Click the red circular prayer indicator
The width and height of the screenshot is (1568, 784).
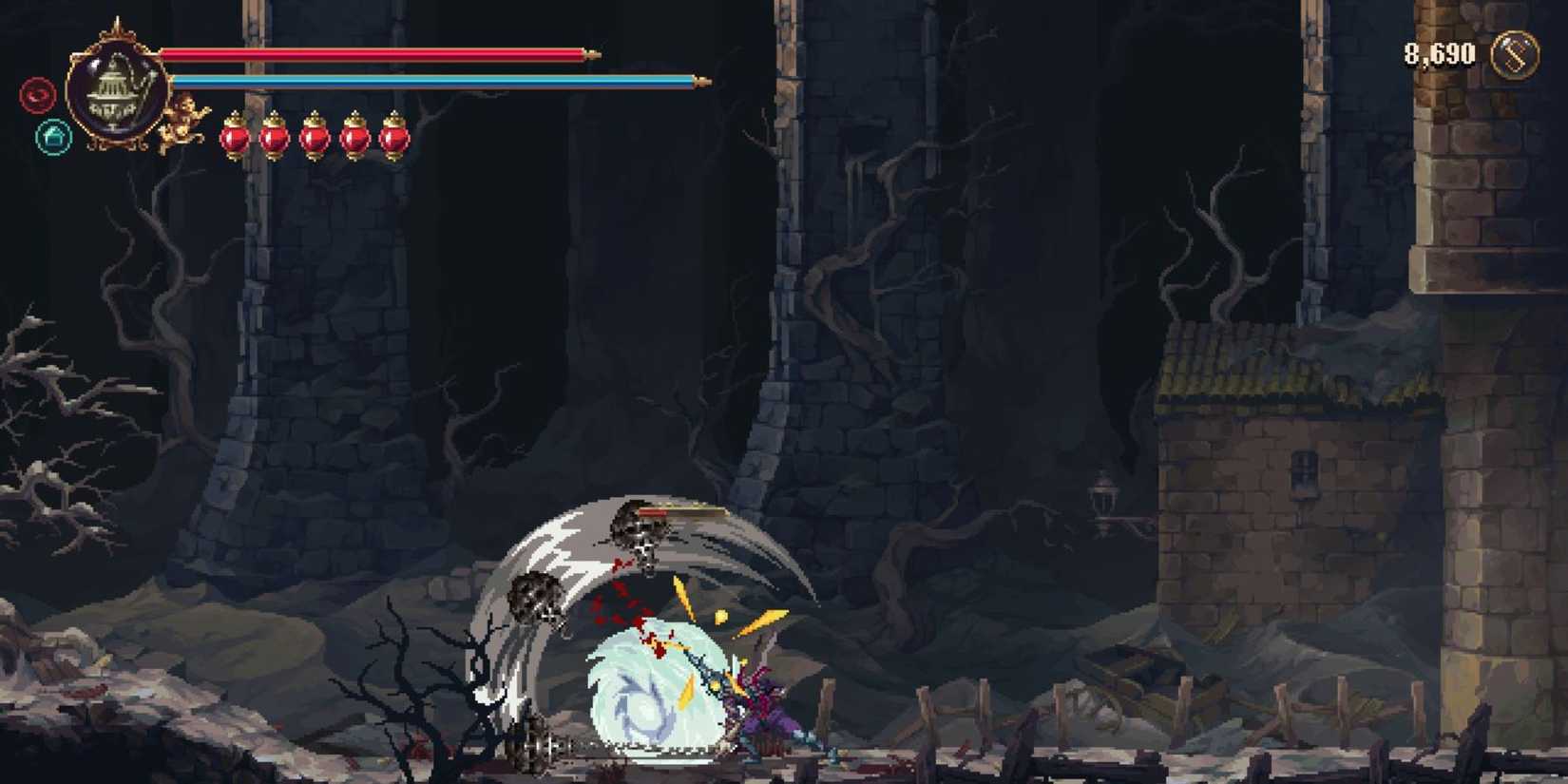pos(40,95)
